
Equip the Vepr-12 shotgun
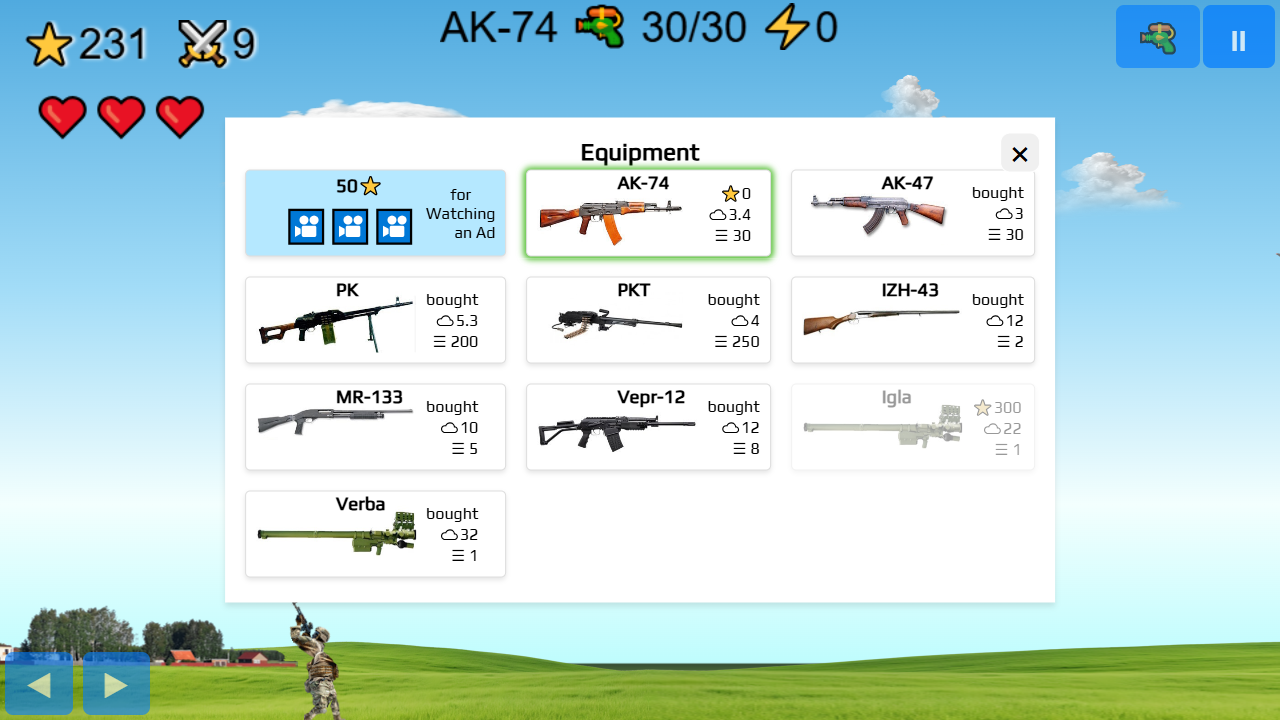click(x=648, y=427)
